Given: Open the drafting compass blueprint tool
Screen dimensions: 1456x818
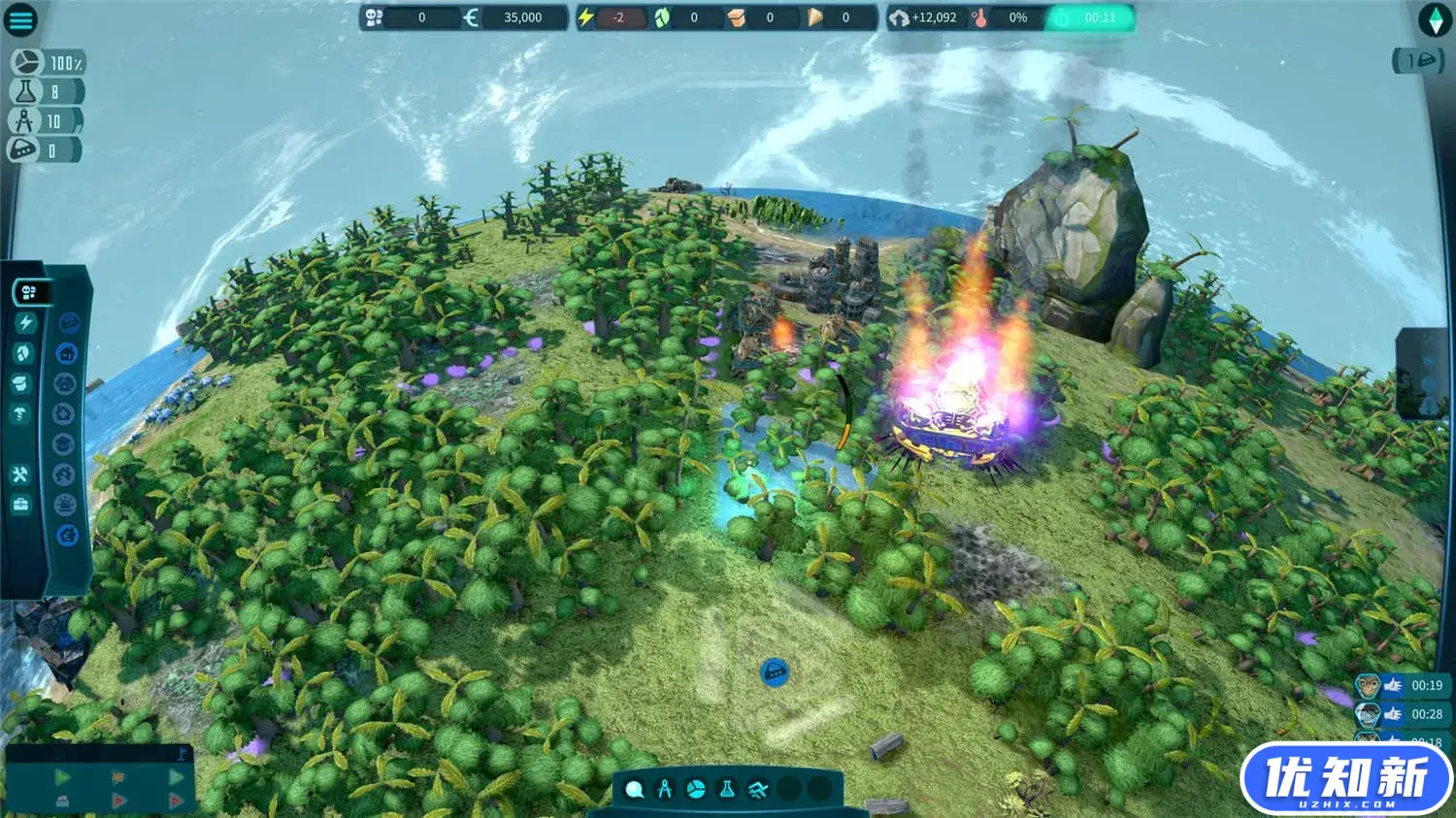Looking at the screenshot, I should 665,790.
